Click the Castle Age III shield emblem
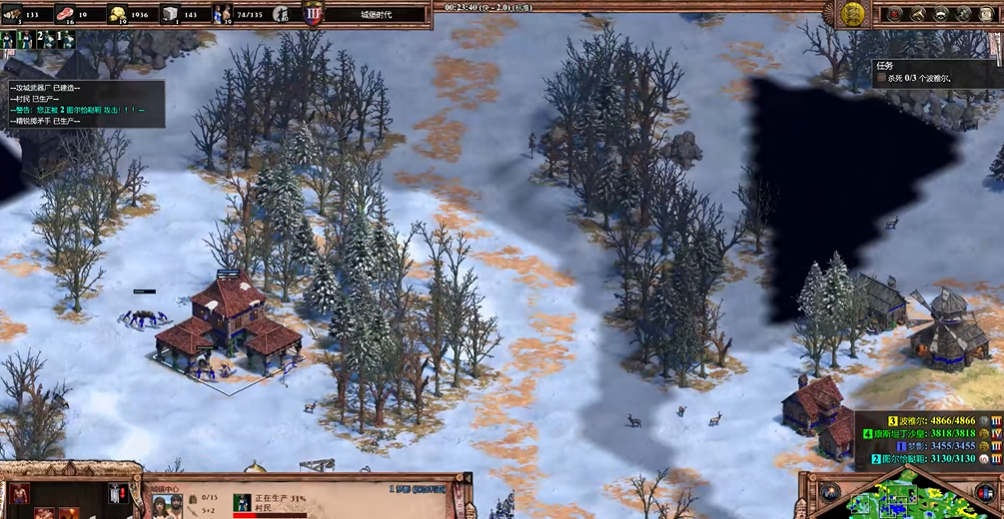Image resolution: width=1004 pixels, height=519 pixels. coord(314,14)
